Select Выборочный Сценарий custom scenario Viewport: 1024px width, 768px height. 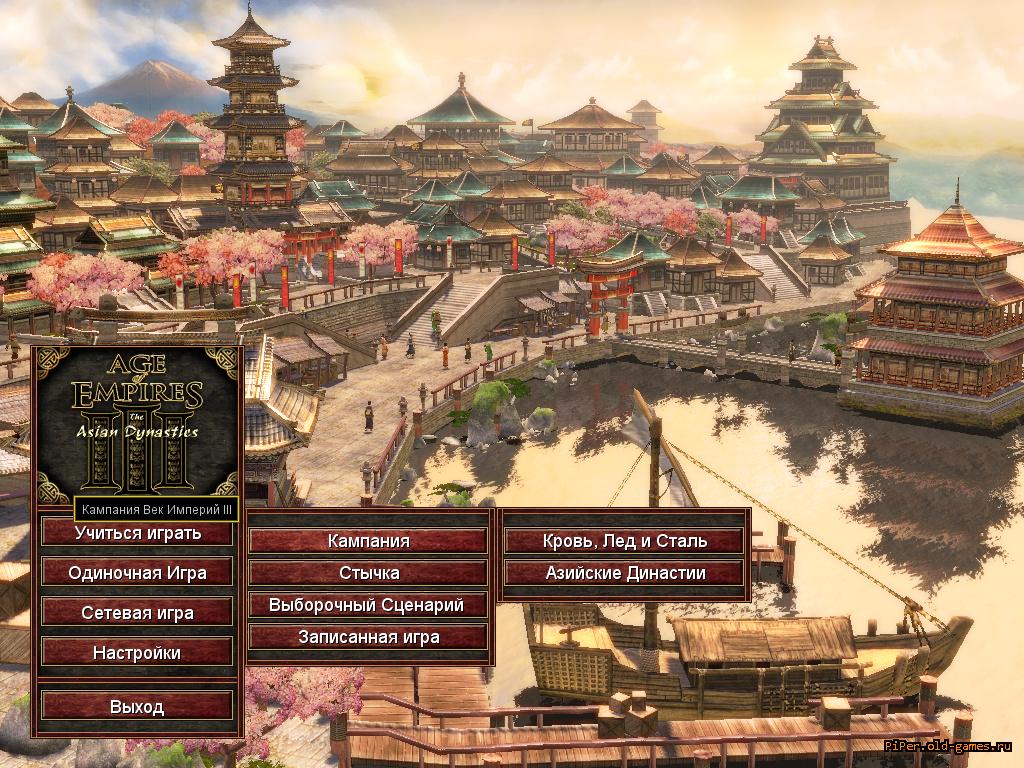coord(368,605)
